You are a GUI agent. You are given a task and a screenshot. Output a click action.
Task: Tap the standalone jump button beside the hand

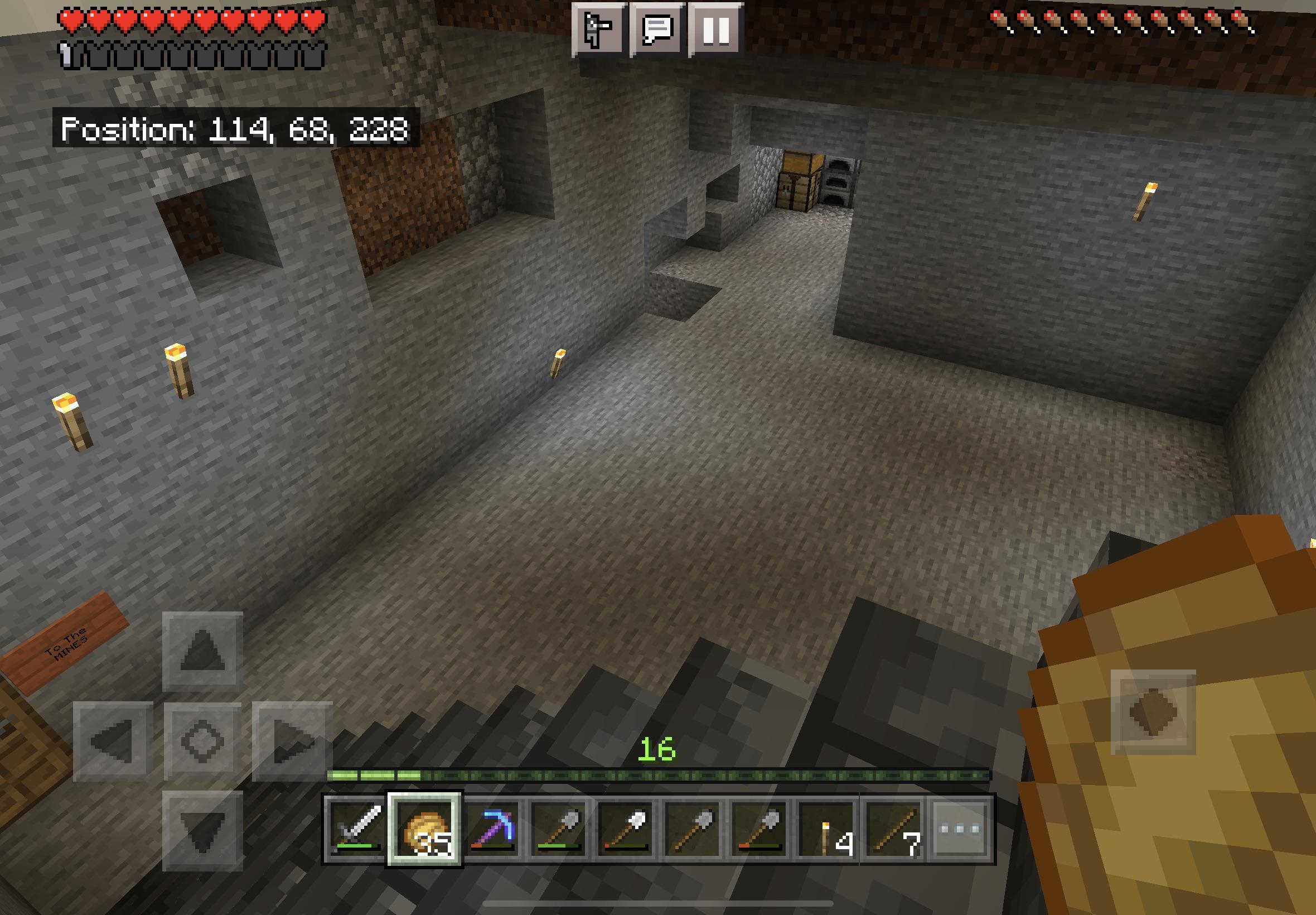coord(1153,711)
